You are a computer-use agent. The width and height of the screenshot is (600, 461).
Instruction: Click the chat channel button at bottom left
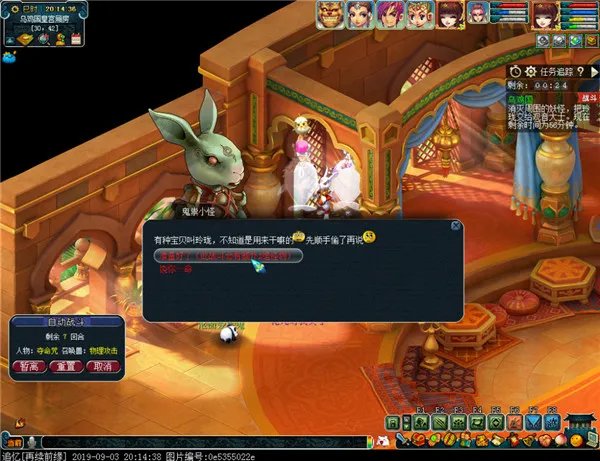(x=13, y=441)
